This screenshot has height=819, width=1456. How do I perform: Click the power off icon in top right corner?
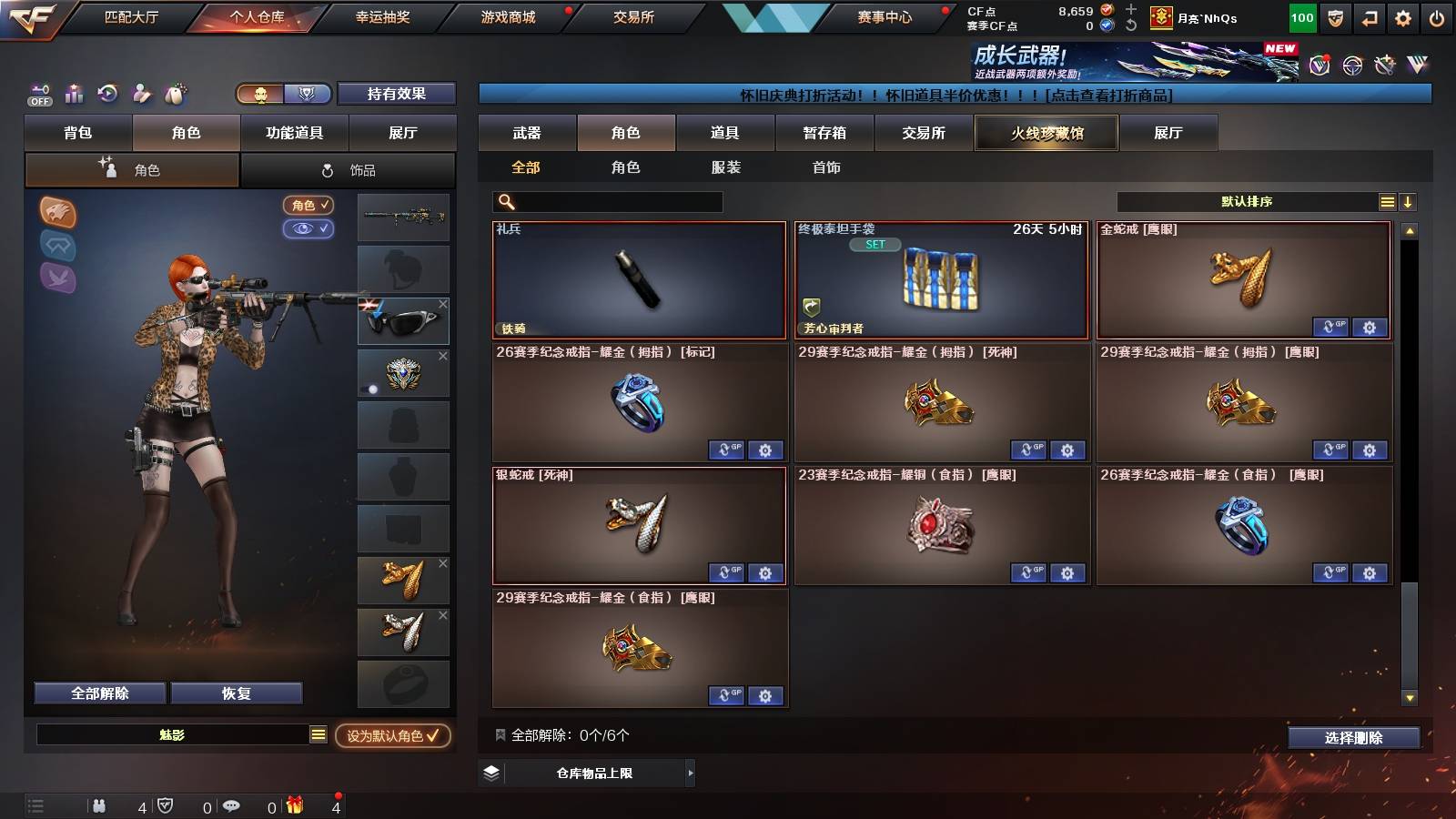(x=1435, y=16)
